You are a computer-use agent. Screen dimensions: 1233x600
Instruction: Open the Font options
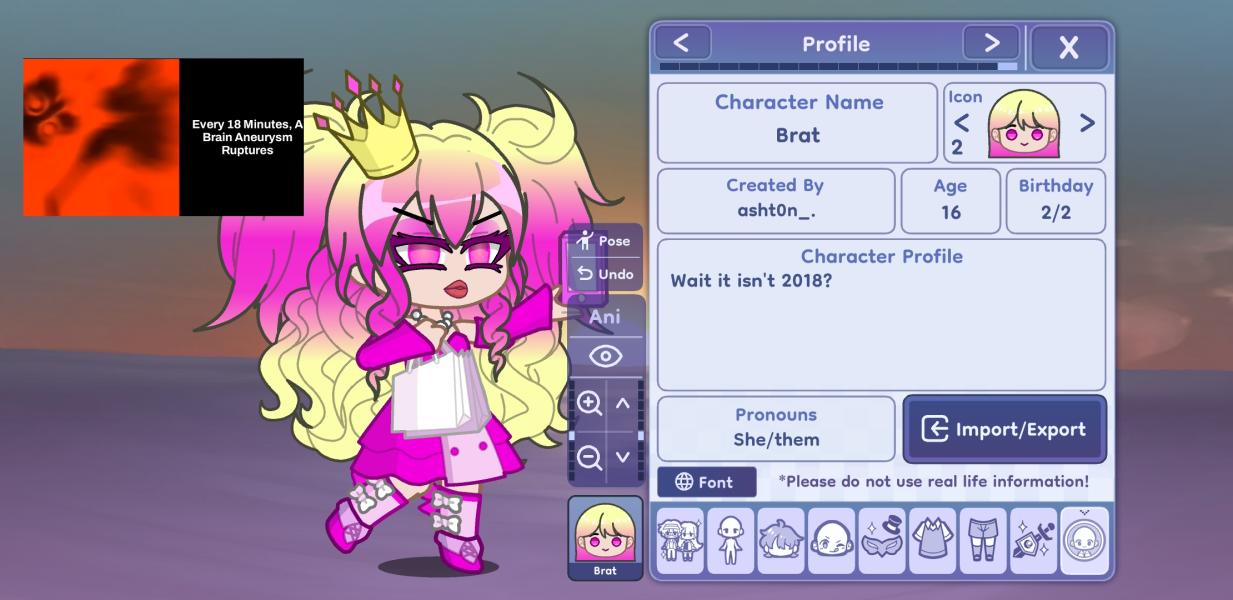(x=706, y=482)
